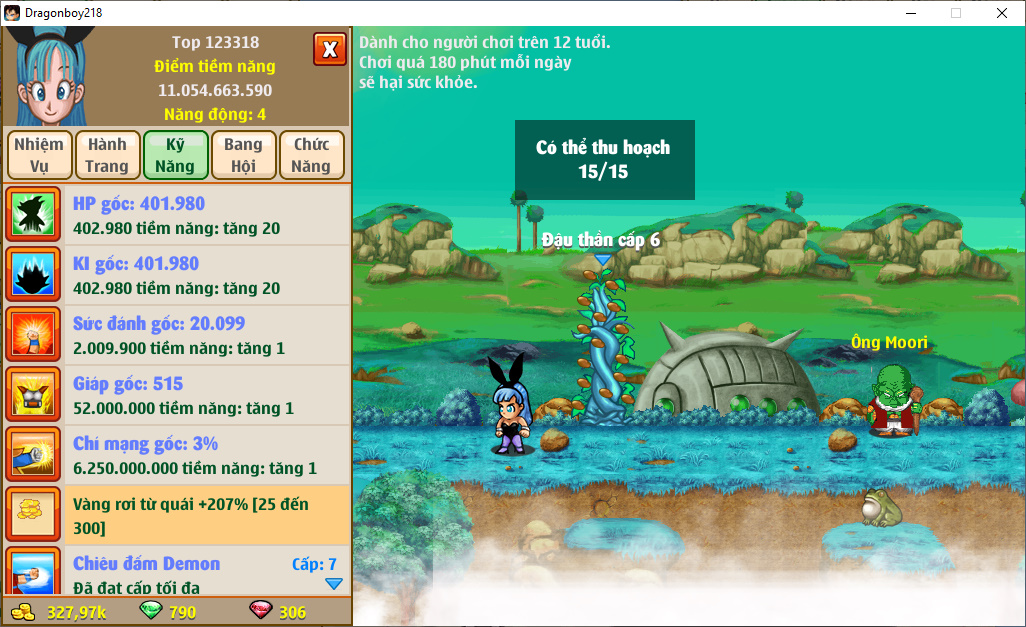Viewport: 1026px width, 627px height.
Task: Click the blue arrow under Cấp: 7
Action: point(334,584)
